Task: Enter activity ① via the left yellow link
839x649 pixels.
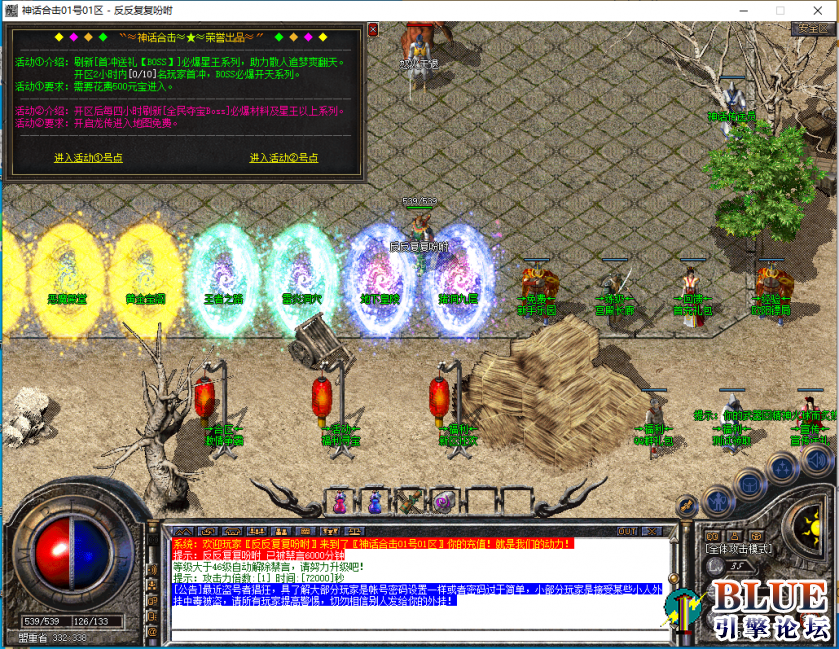Action: click(x=88, y=158)
